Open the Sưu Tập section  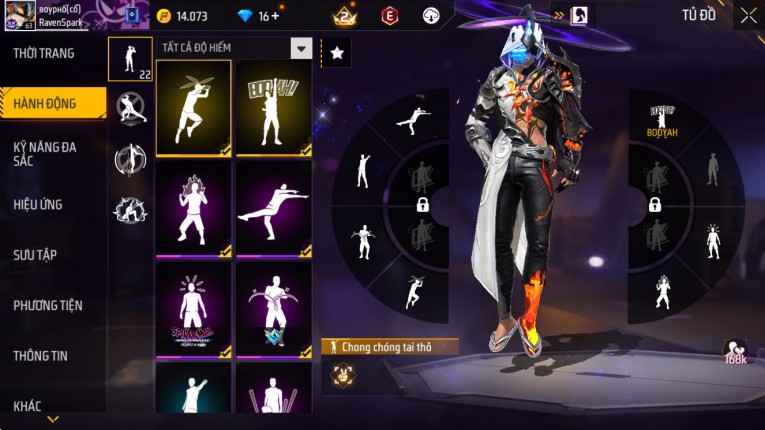coord(35,255)
